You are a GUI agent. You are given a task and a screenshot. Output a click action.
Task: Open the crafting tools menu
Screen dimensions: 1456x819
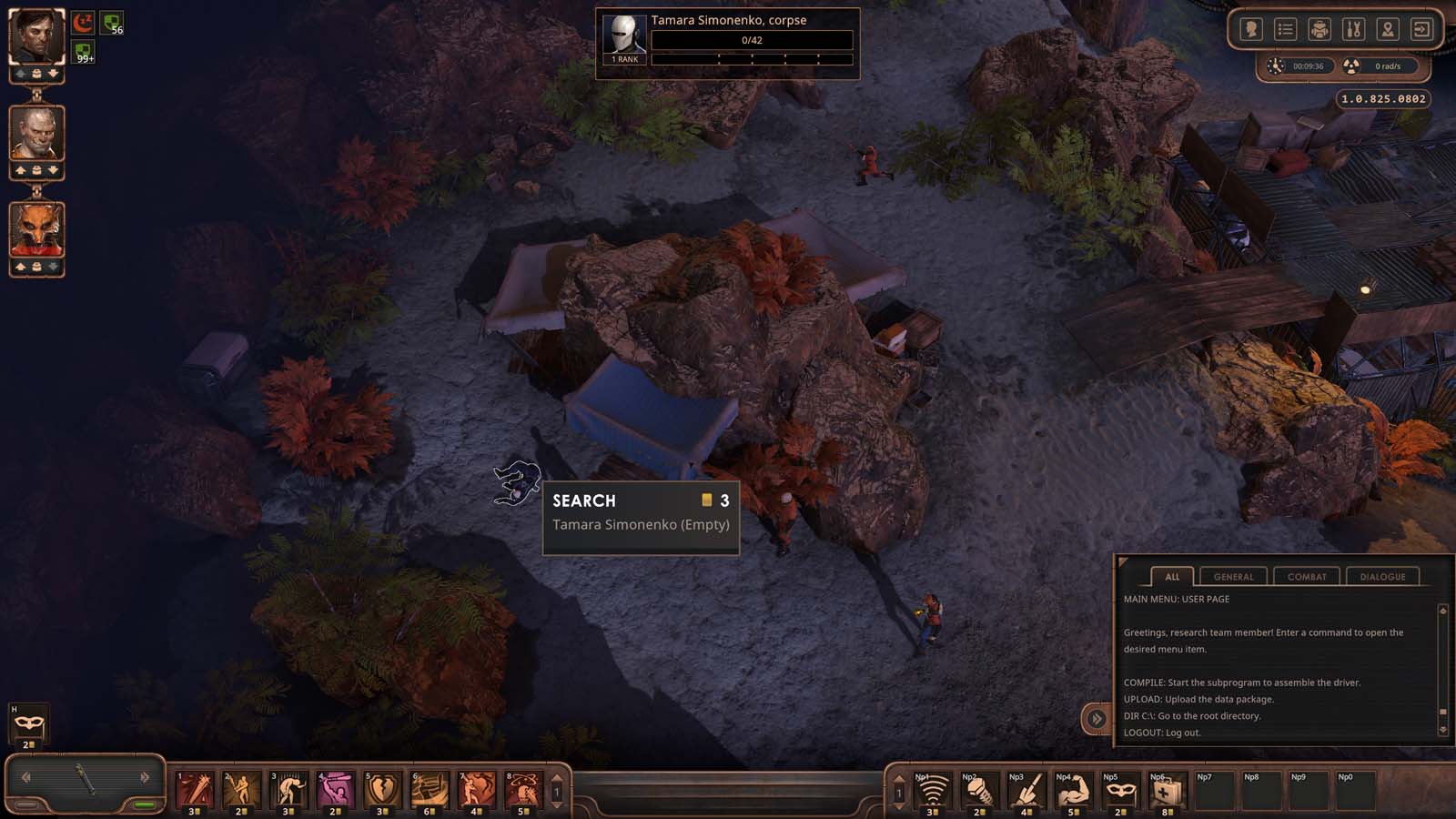[1353, 30]
